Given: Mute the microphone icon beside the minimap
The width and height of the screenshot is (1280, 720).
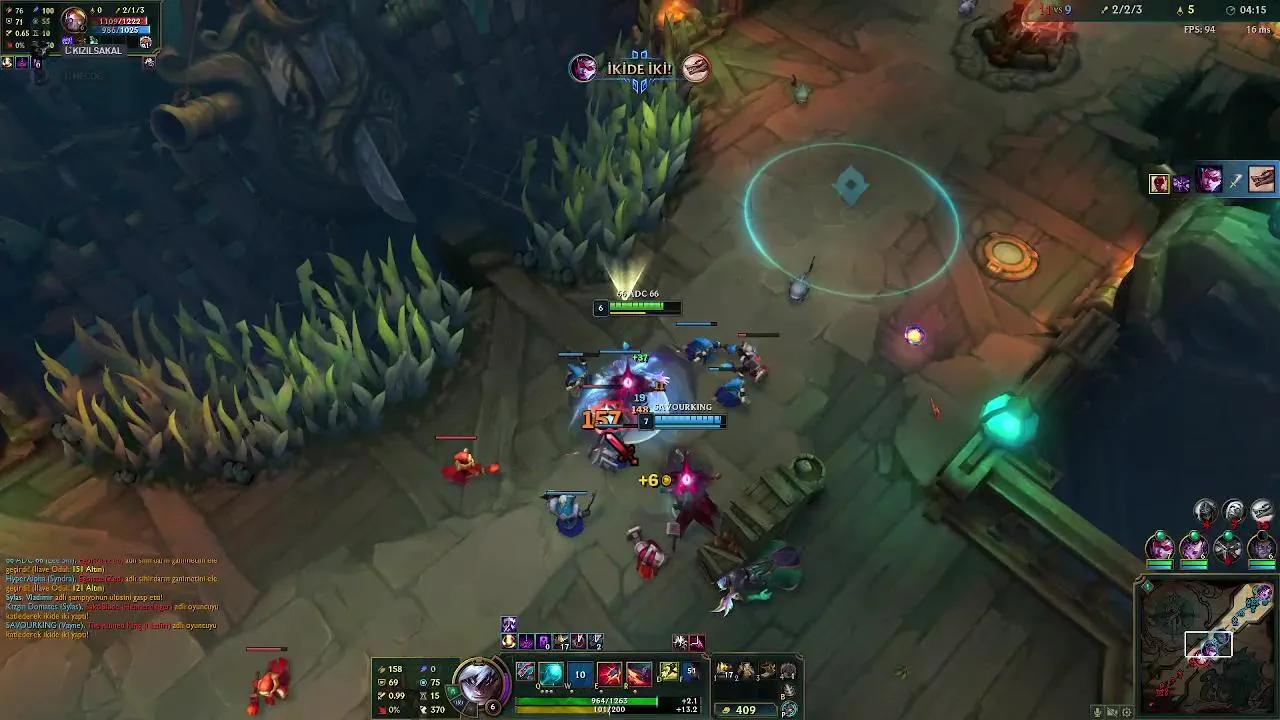Looking at the screenshot, I should (1096, 711).
